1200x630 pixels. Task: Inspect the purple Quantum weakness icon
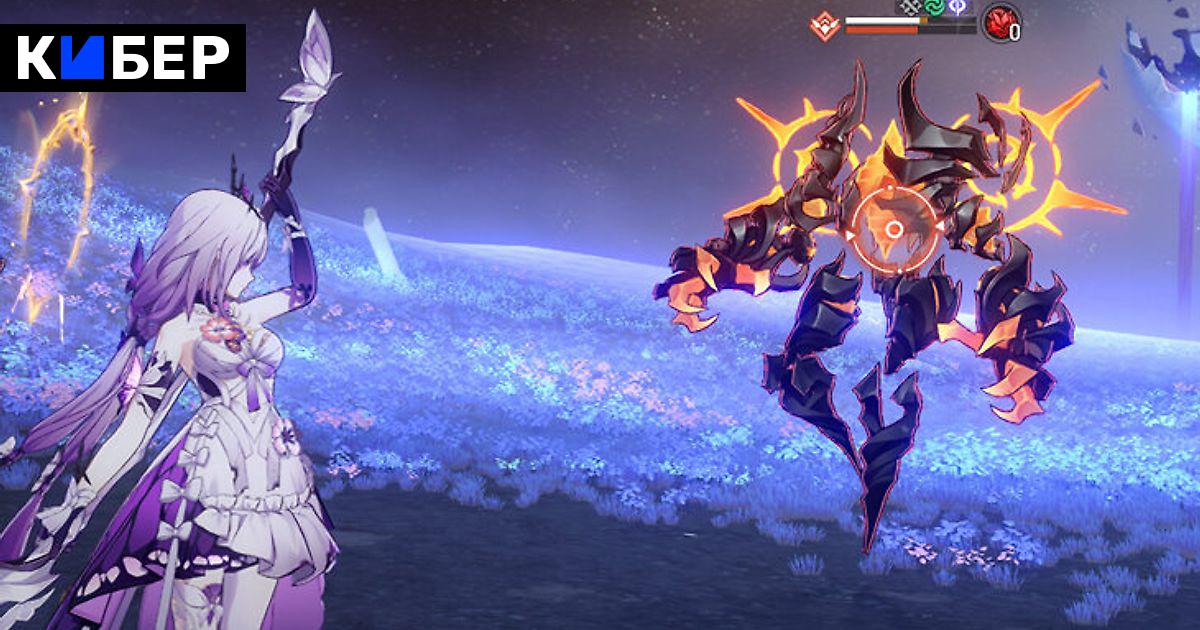(959, 5)
